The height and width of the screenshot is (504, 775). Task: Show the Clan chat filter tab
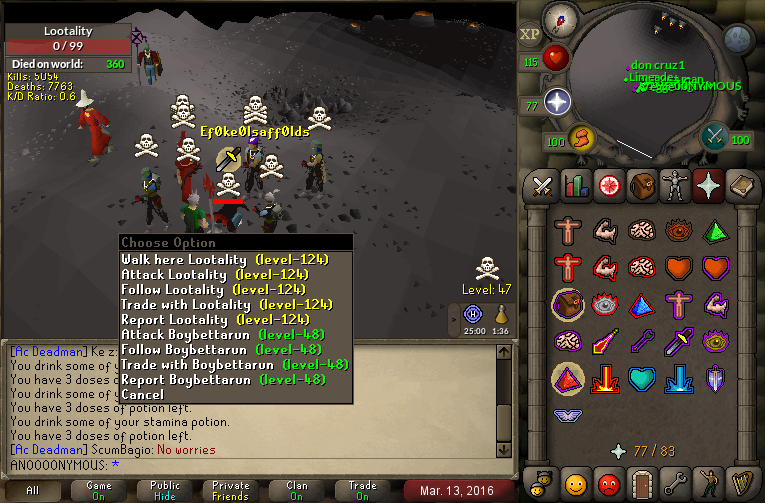click(296, 490)
